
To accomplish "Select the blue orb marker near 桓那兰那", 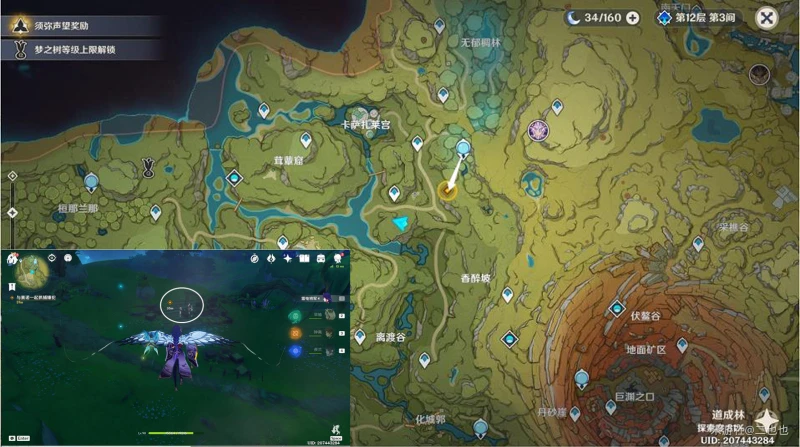I will [92, 182].
